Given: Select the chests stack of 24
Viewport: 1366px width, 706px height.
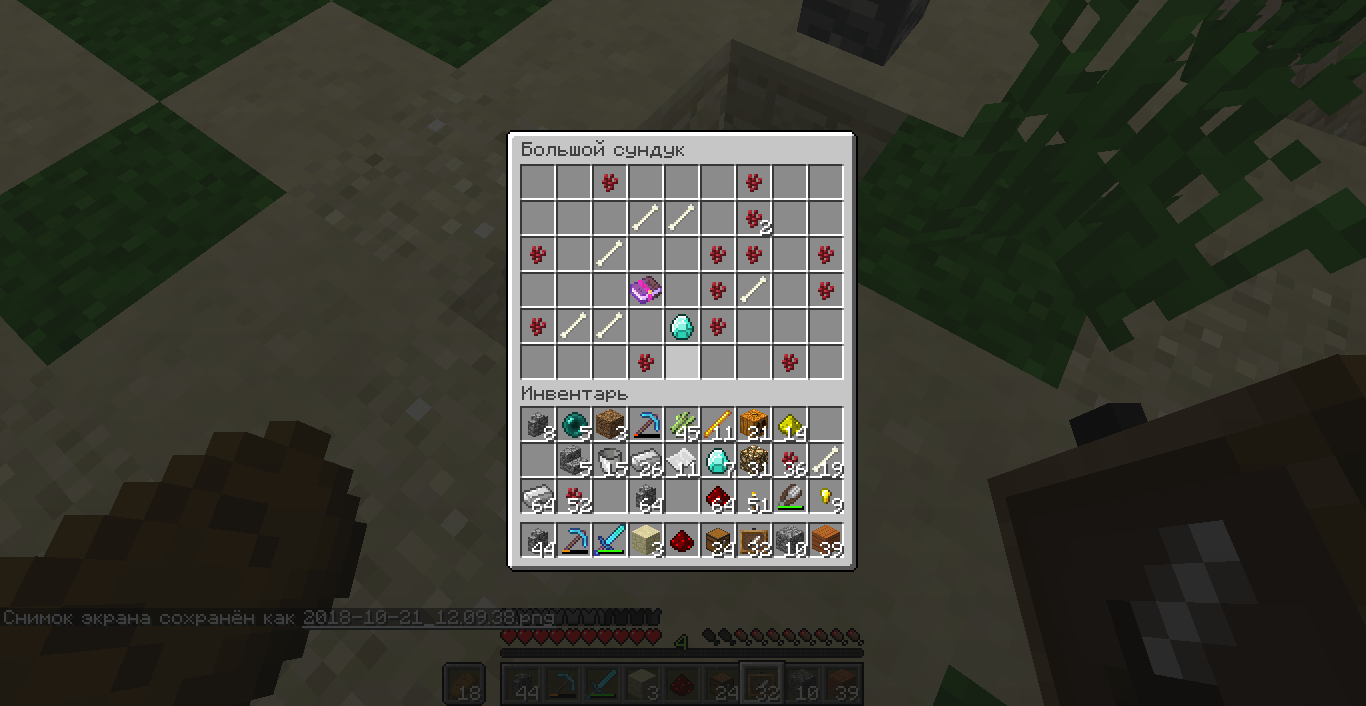Looking at the screenshot, I should pyautogui.click(x=718, y=542).
